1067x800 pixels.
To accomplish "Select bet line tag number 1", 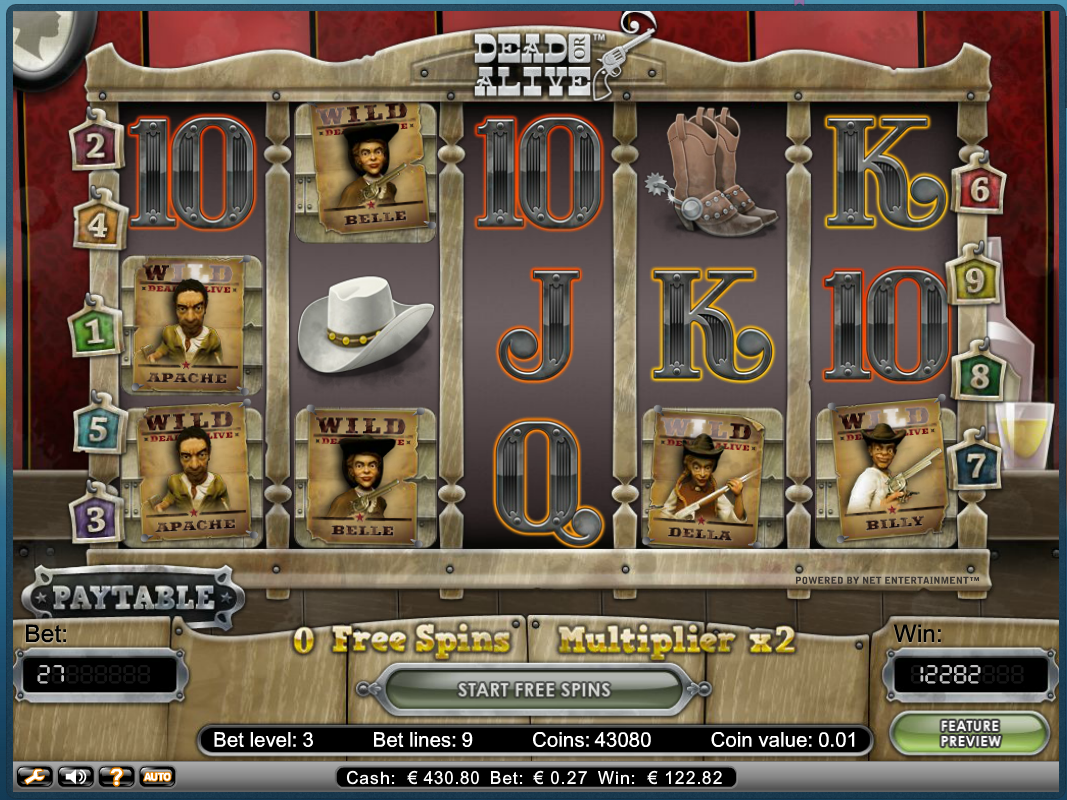I will pyautogui.click(x=95, y=331).
